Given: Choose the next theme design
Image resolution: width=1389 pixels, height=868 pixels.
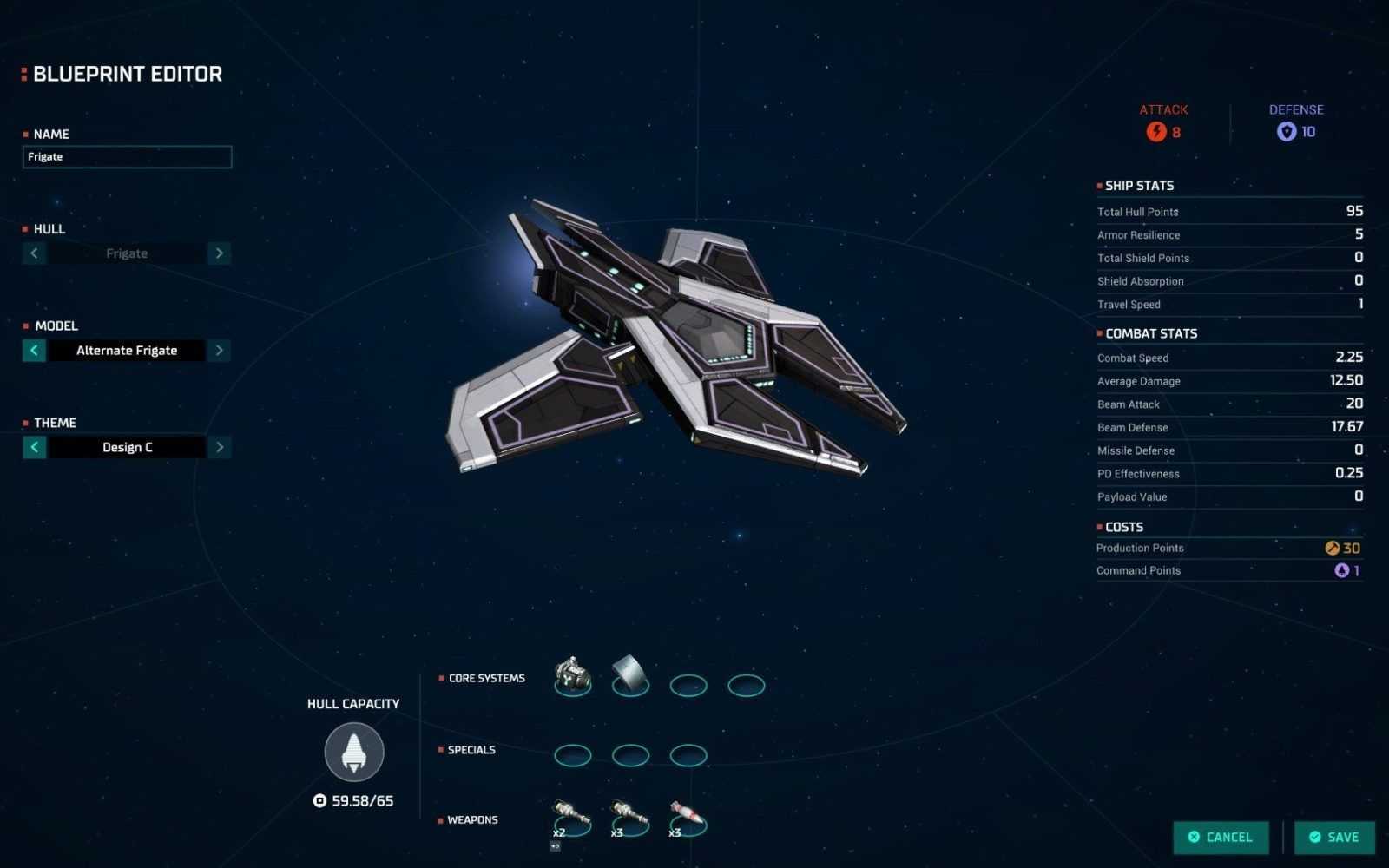Looking at the screenshot, I should 220,447.
